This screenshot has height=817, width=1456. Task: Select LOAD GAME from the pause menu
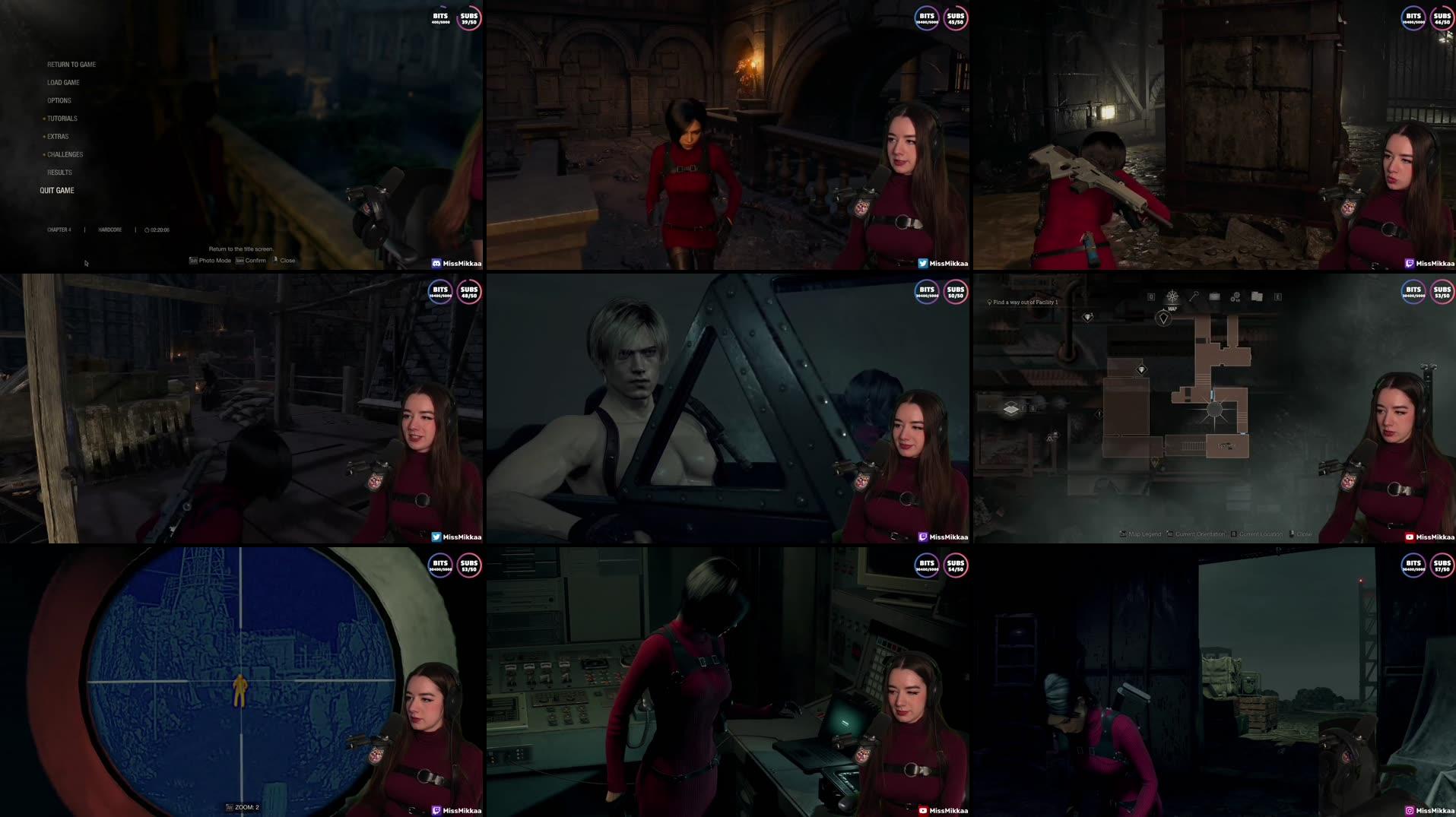[64, 82]
